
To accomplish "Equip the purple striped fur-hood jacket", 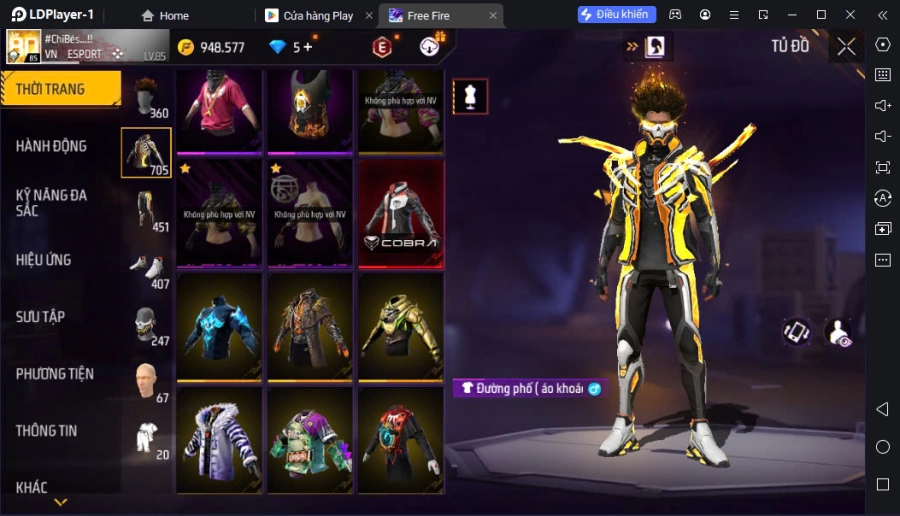I will click(220, 441).
